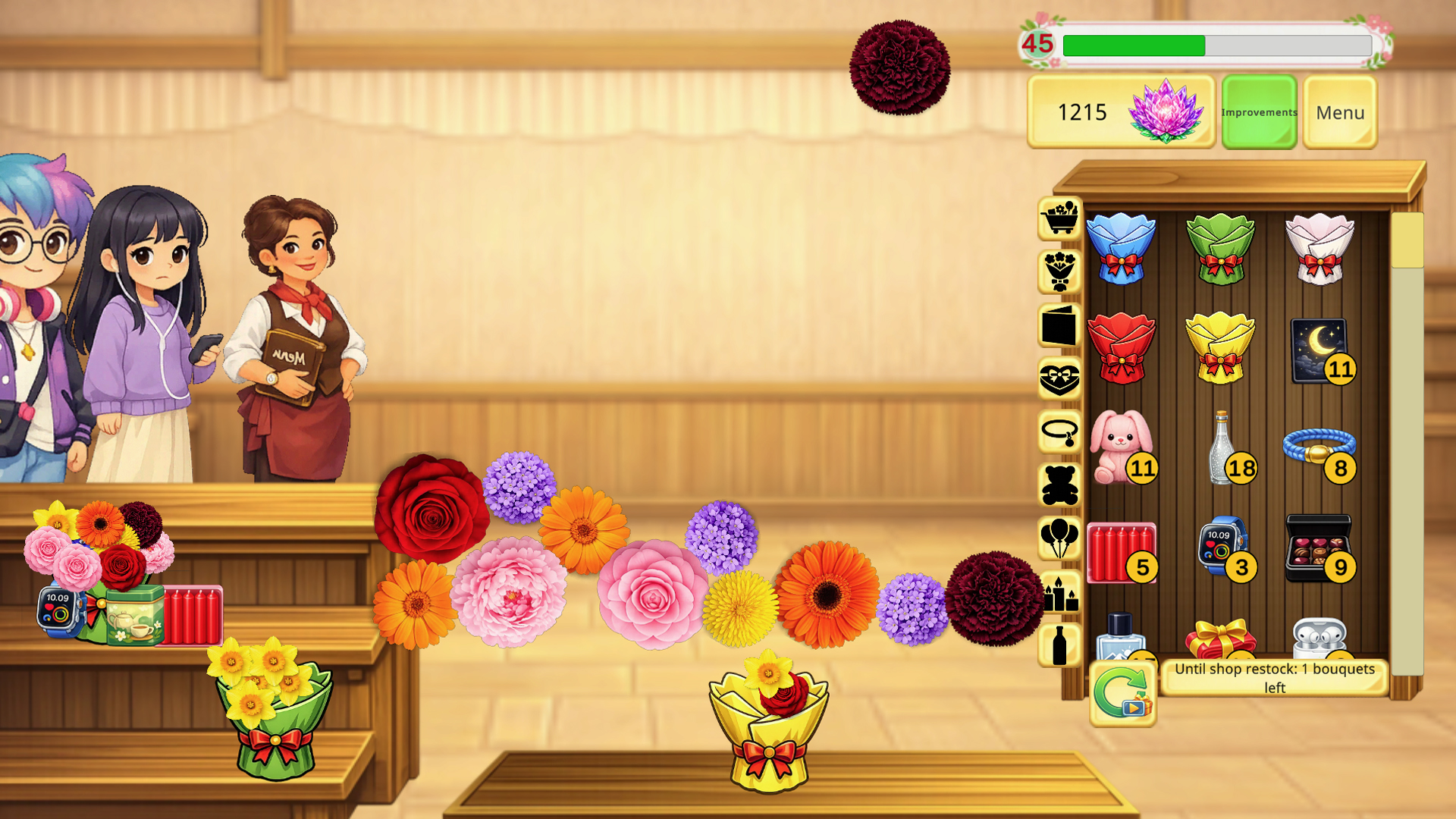Open the bouquet wraps category

1059,271
